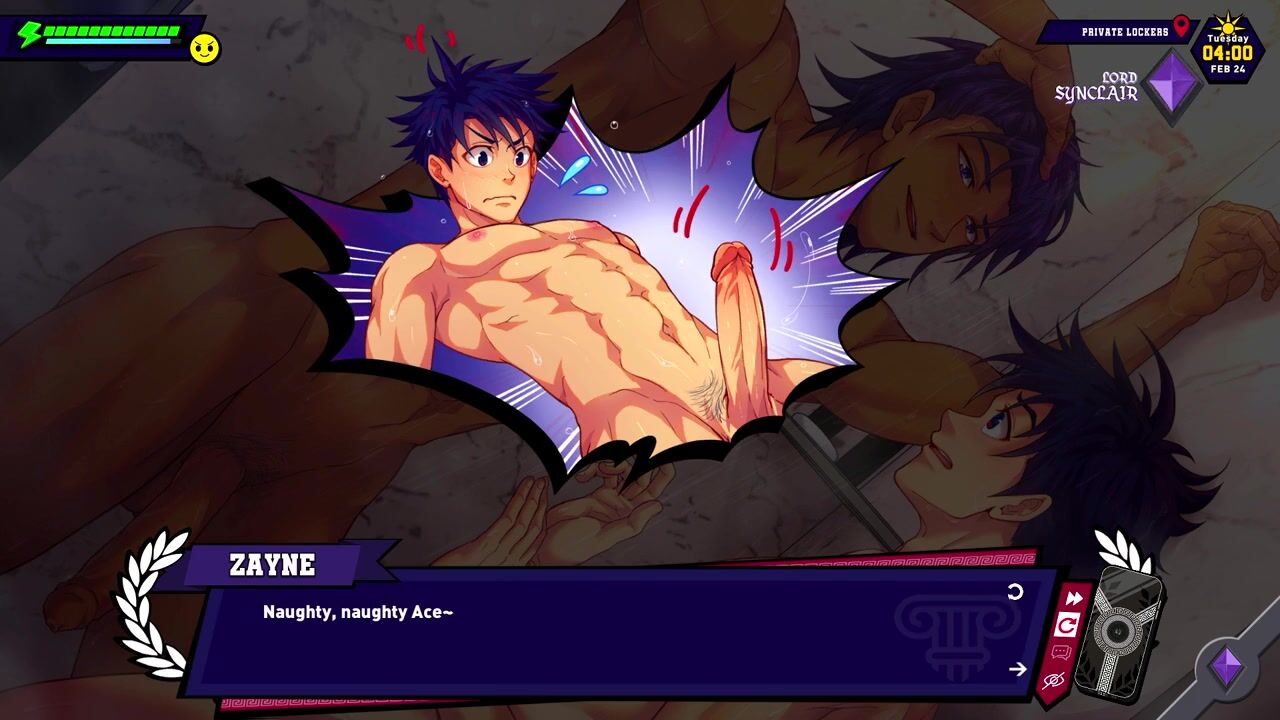Hide the interface with the crossed-eye icon
The height and width of the screenshot is (720, 1280).
pyautogui.click(x=1053, y=682)
